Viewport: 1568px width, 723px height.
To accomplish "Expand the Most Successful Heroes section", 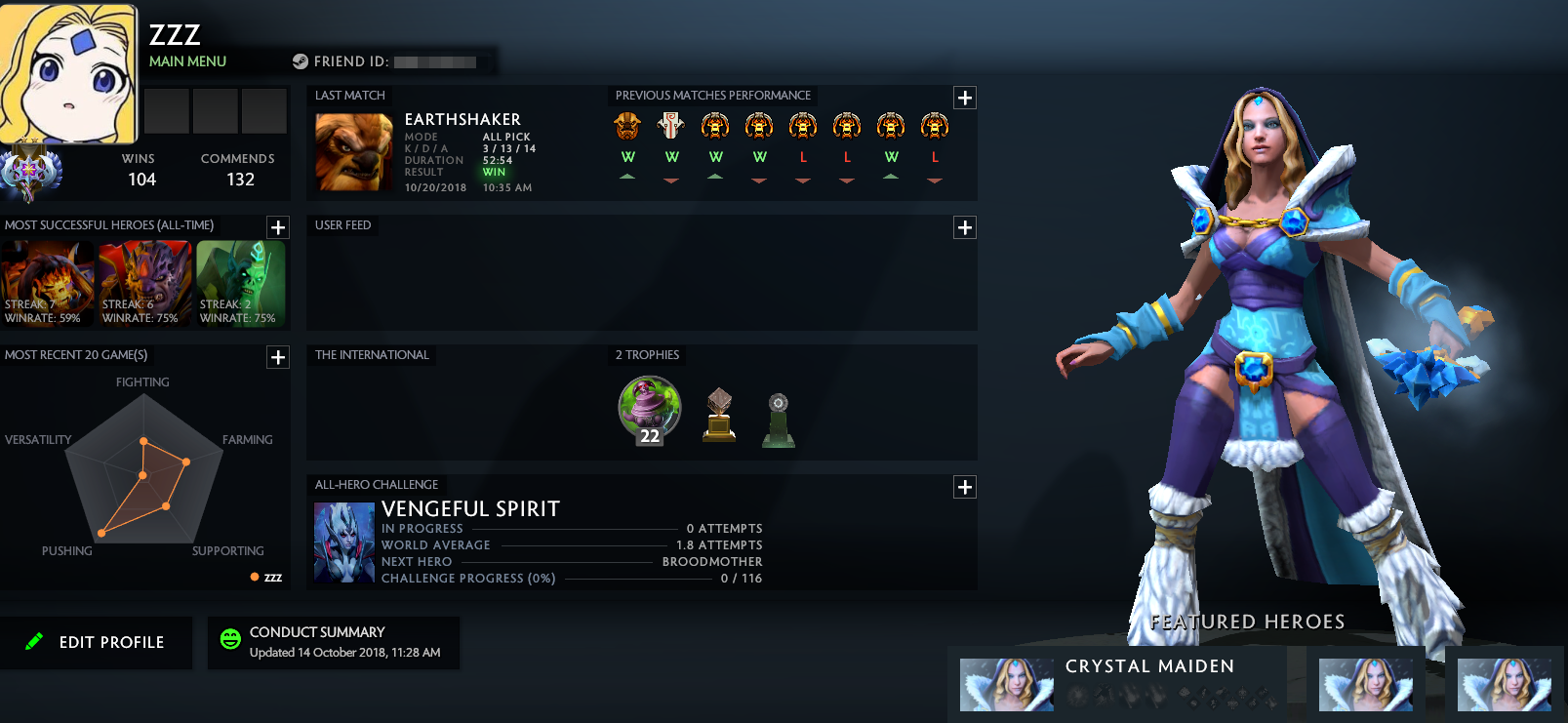I will point(277,227).
